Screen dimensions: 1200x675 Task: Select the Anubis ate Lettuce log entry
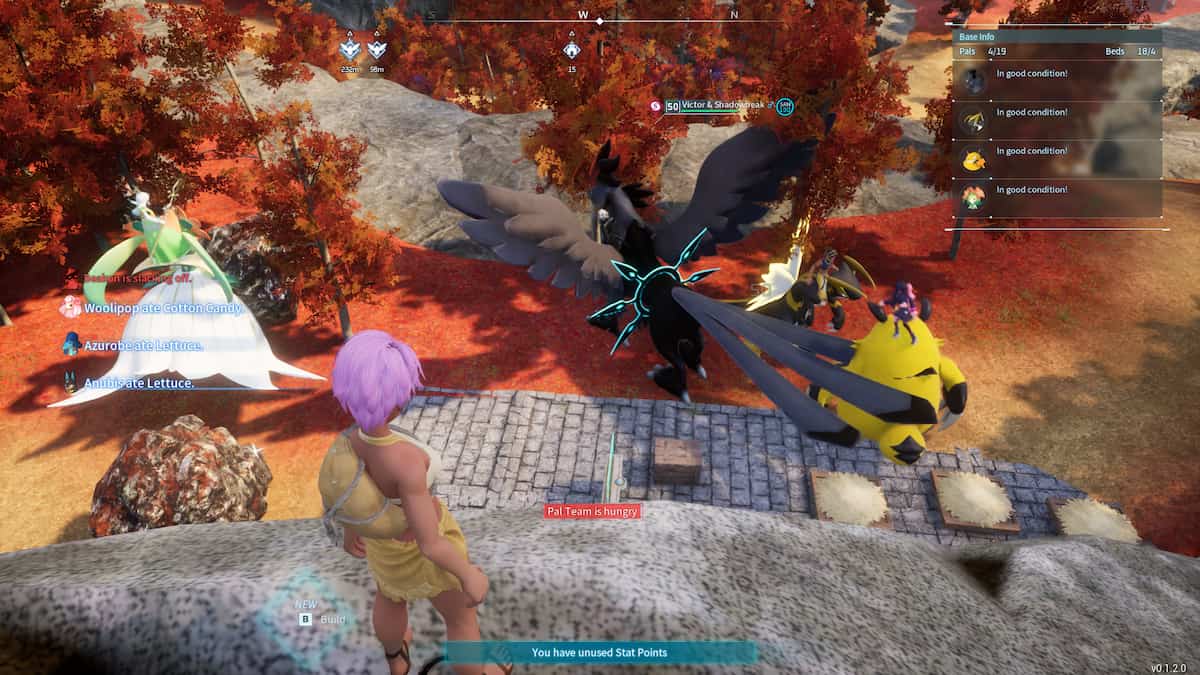(x=138, y=382)
